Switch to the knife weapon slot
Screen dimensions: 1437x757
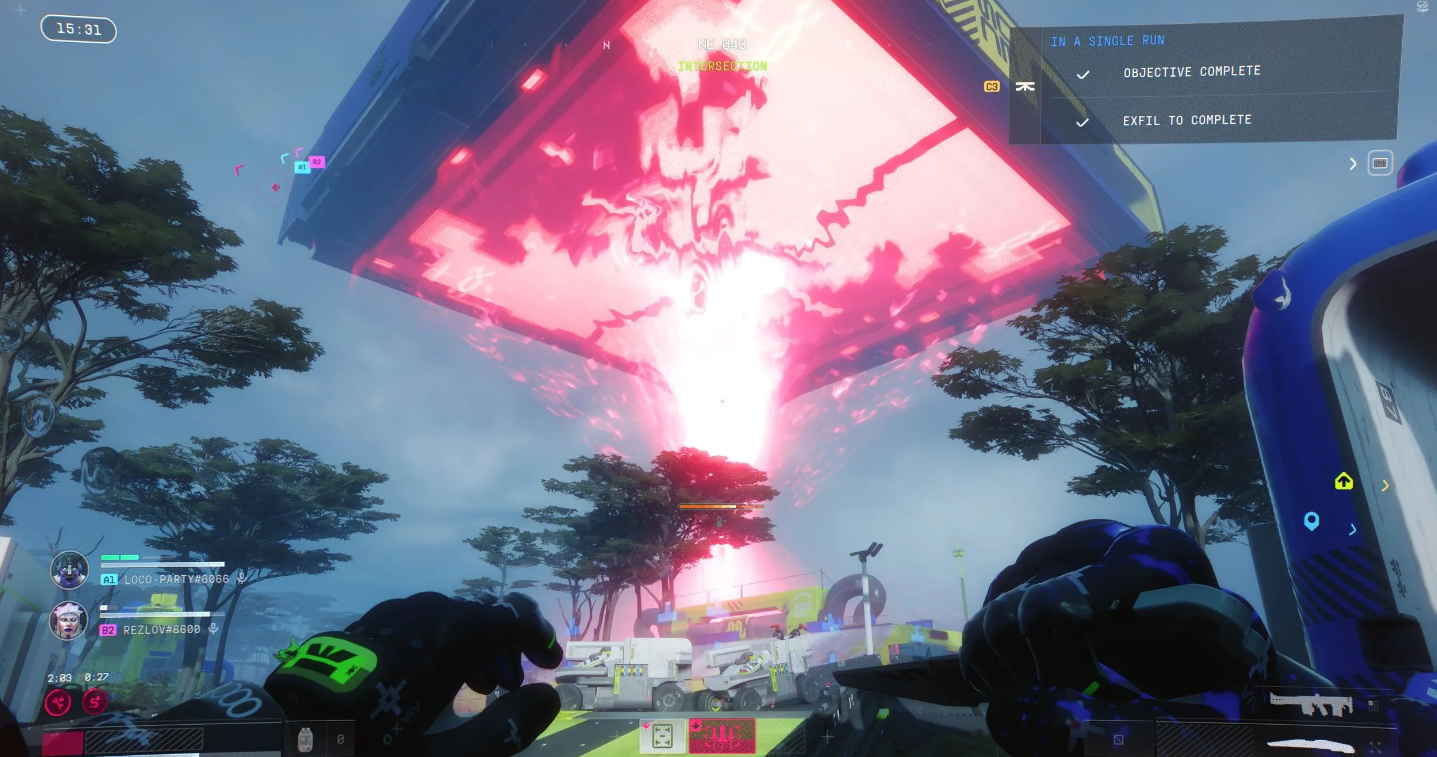[1311, 745]
